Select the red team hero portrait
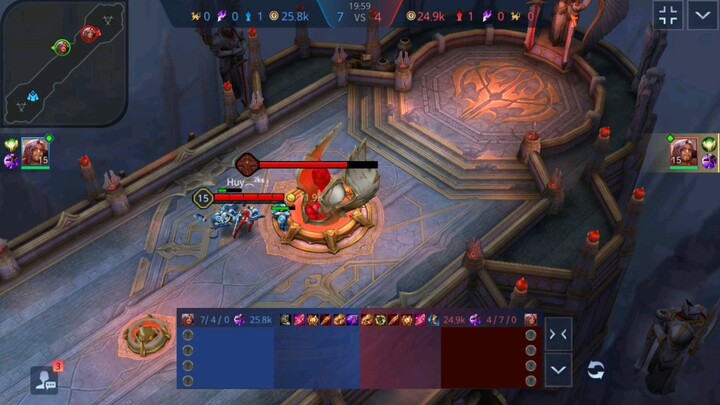 click(x=684, y=151)
